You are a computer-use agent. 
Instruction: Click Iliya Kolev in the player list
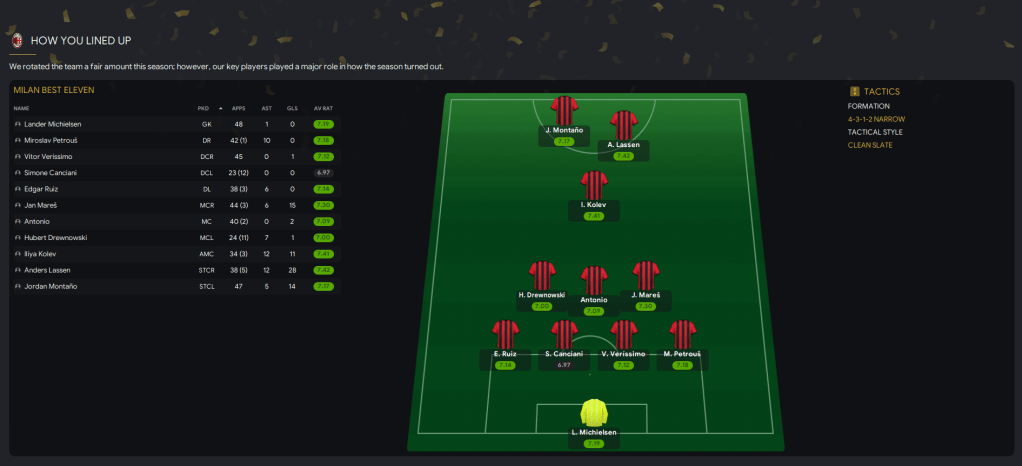tap(41, 254)
